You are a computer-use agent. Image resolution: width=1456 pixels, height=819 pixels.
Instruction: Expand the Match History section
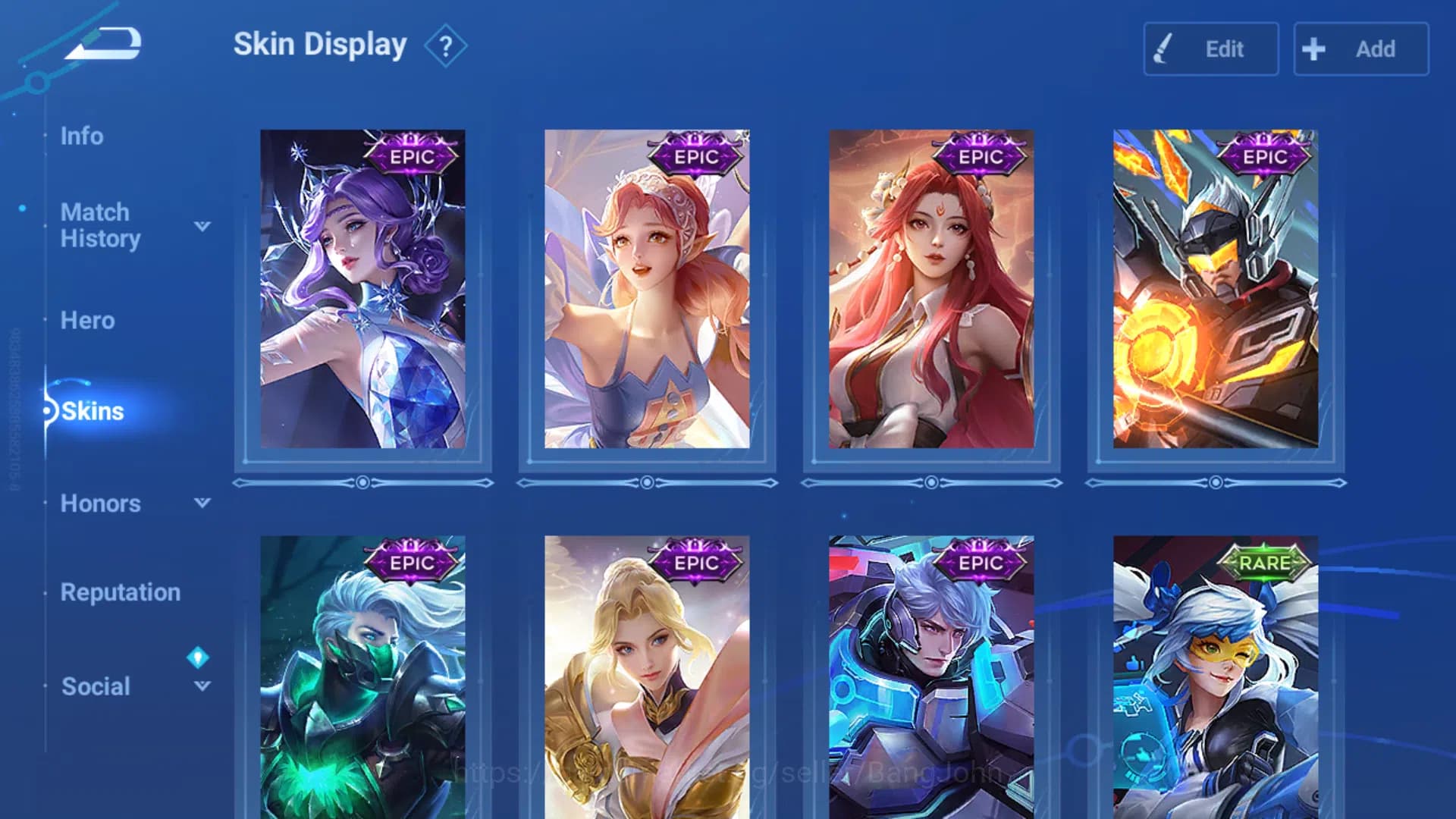201,225
